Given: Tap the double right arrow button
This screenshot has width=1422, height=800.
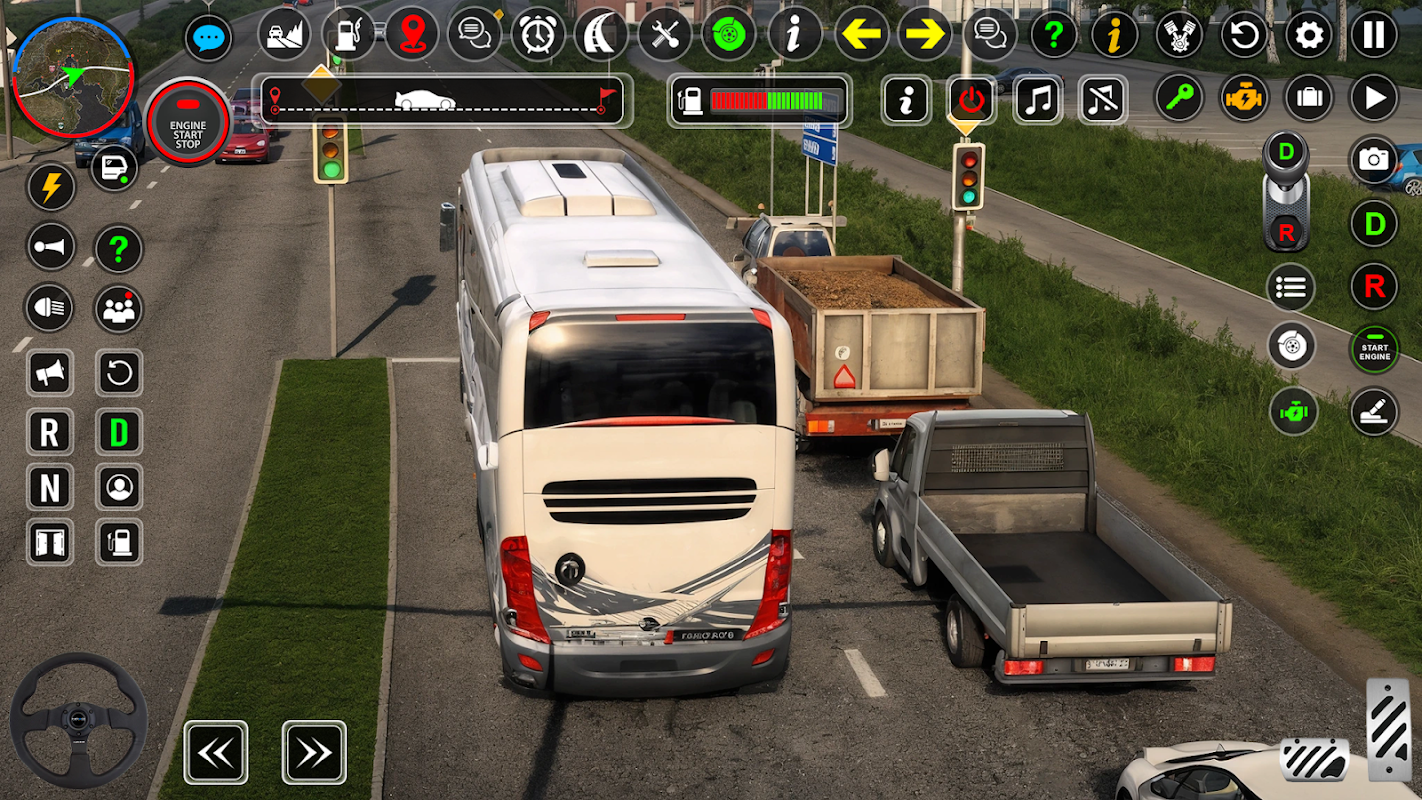Looking at the screenshot, I should (314, 752).
